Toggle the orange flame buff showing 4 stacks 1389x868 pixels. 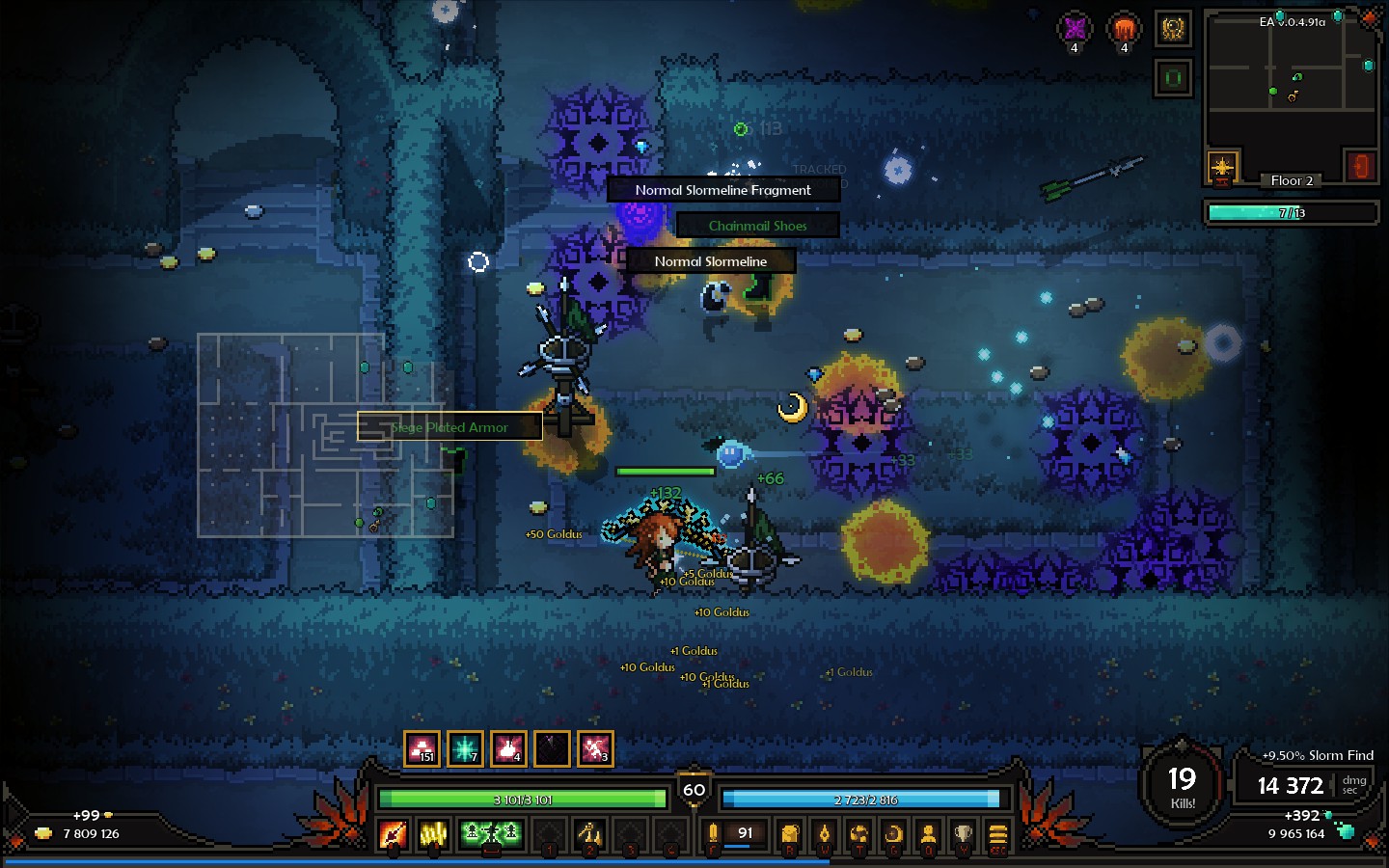click(x=1123, y=30)
